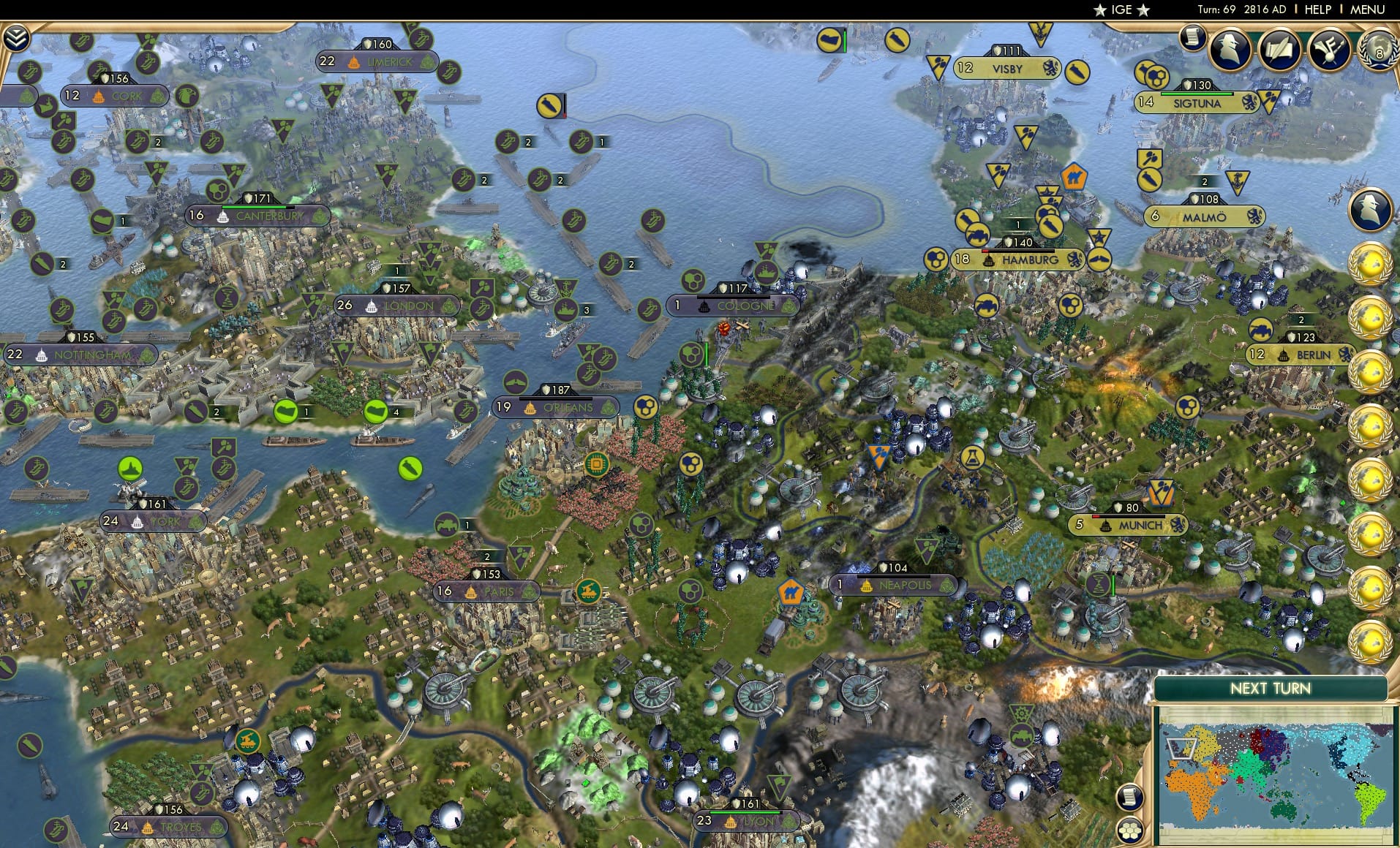Viewport: 1400px width, 848px height.
Task: Open the Espionage overview spy icon
Action: point(1230,50)
